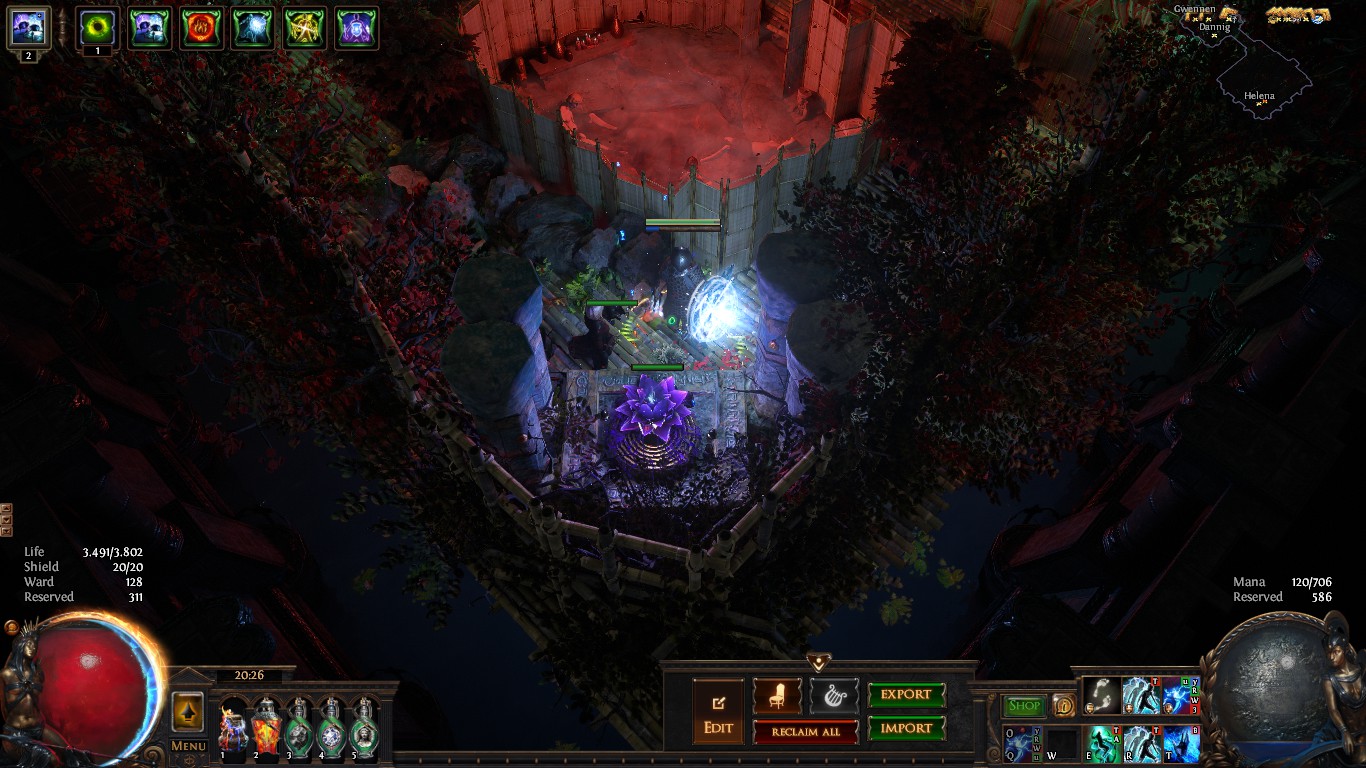Use the green flask in slot 5
Image resolution: width=1366 pixels, height=768 pixels.
pos(364,728)
